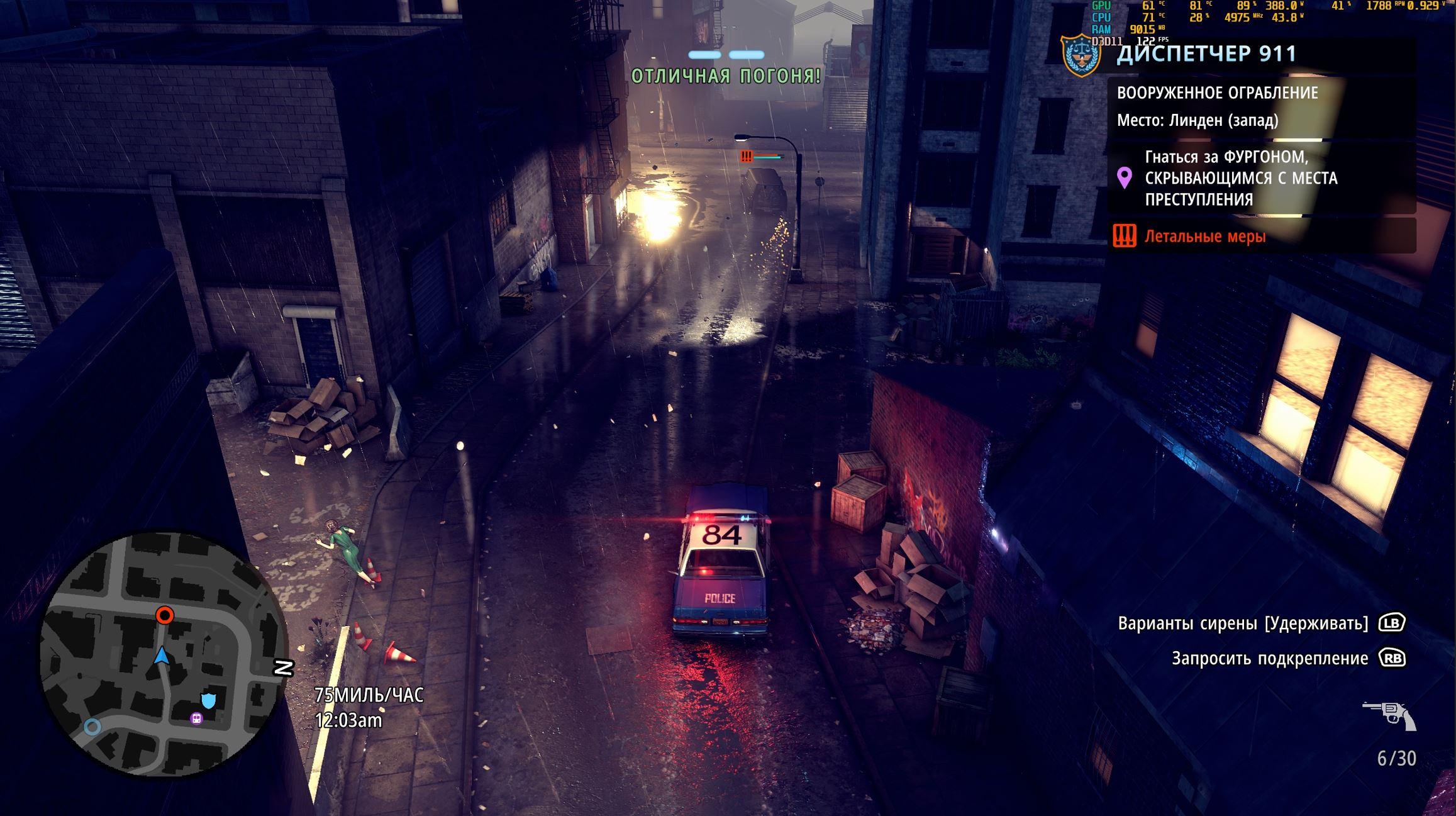Screen dimensions: 1456x816
Task: Select the revolver weapon icon
Action: (1390, 715)
